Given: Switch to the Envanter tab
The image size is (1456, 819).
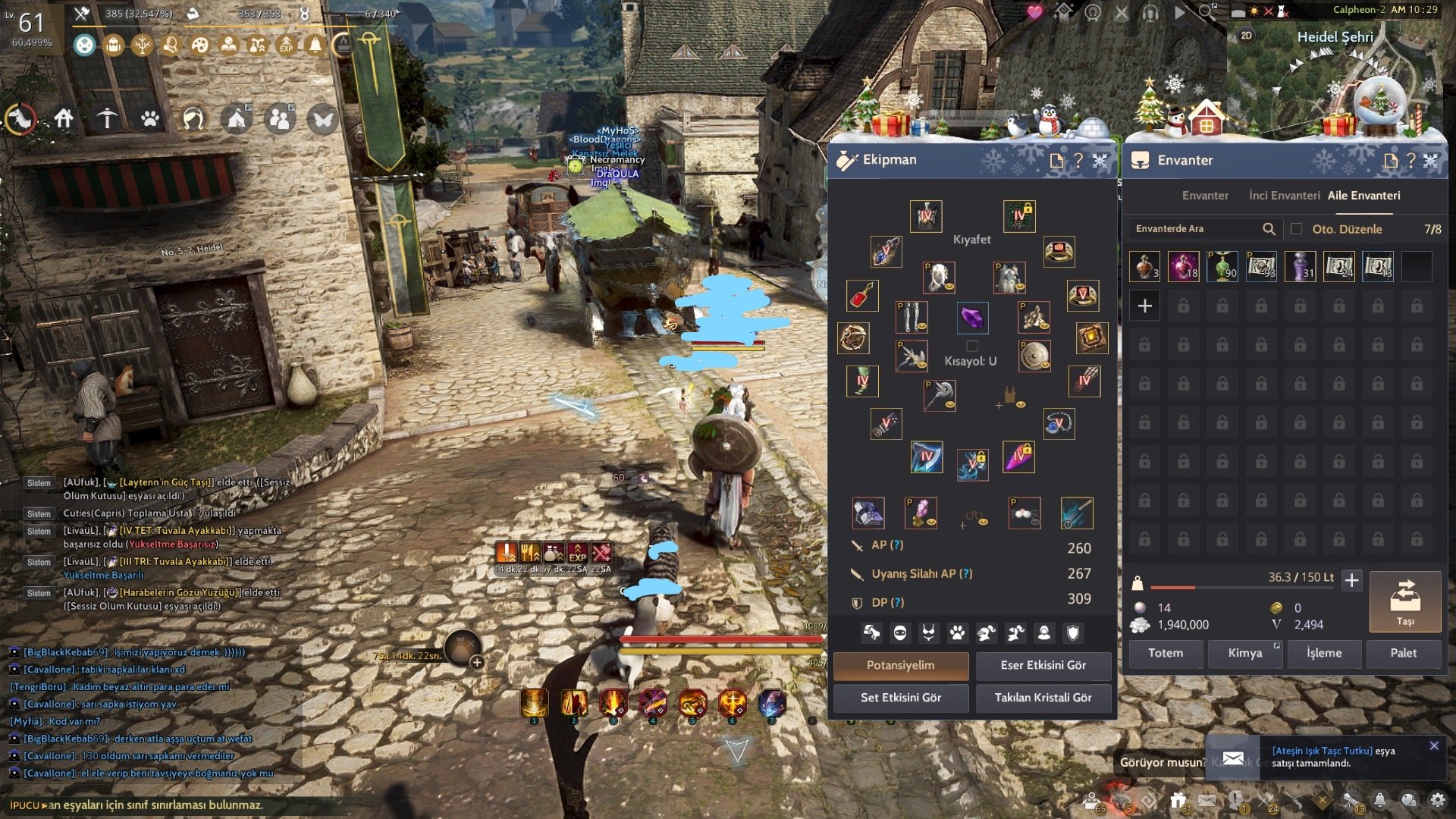Looking at the screenshot, I should click(x=1205, y=196).
